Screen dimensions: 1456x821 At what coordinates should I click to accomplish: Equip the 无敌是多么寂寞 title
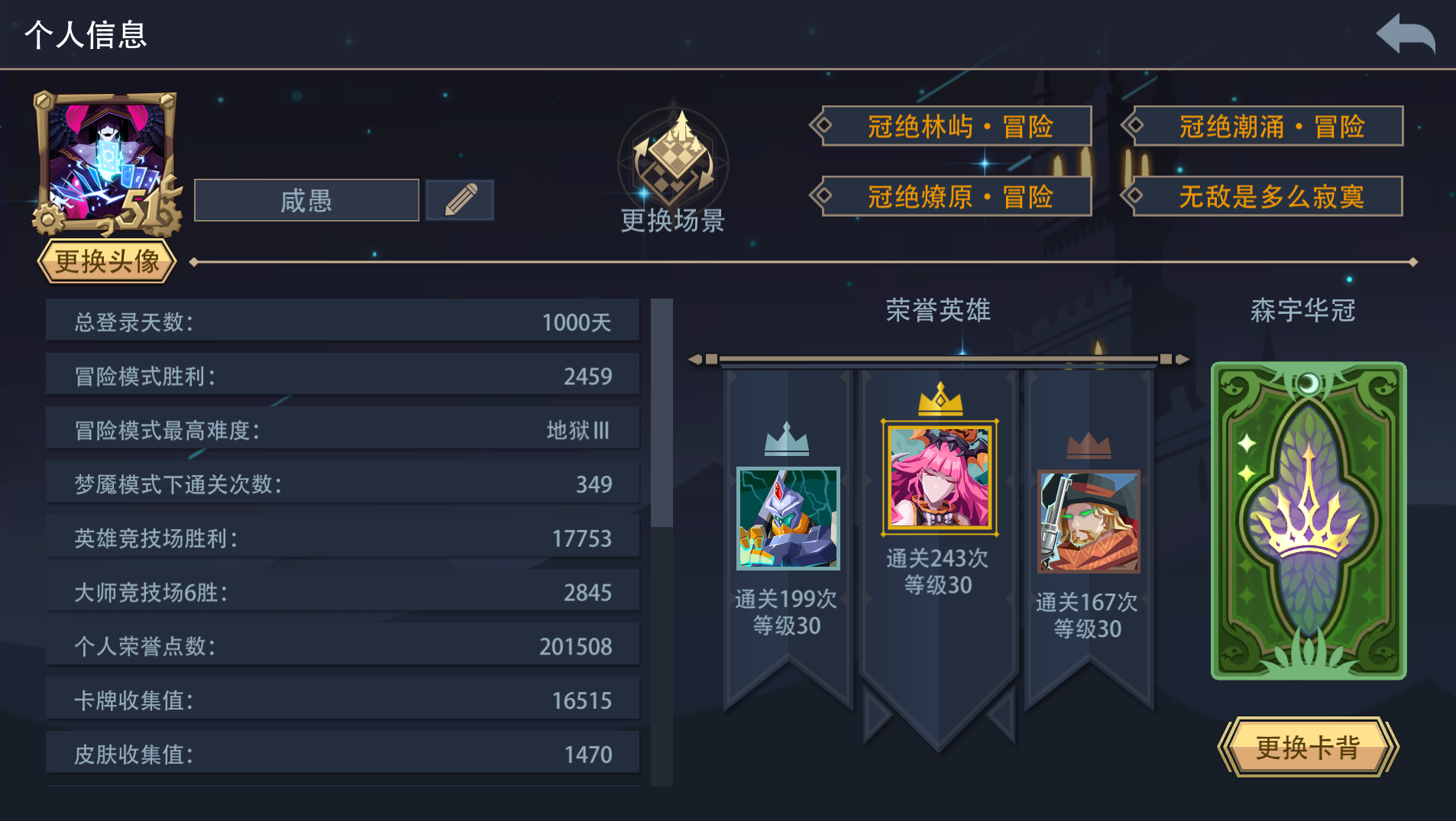1264,196
